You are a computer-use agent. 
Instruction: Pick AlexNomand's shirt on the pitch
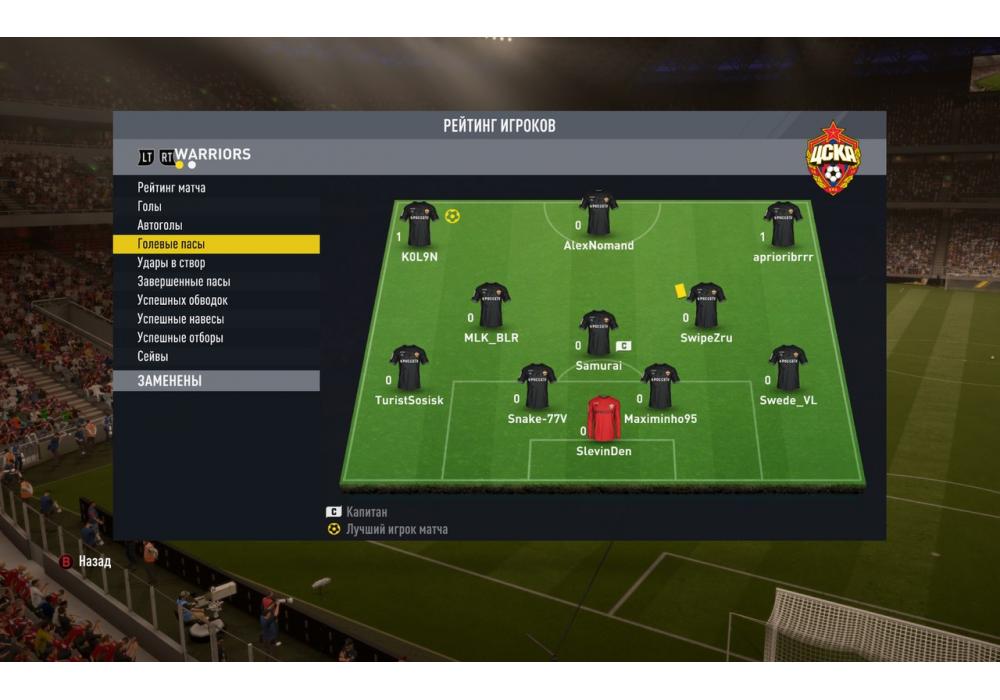coord(598,212)
